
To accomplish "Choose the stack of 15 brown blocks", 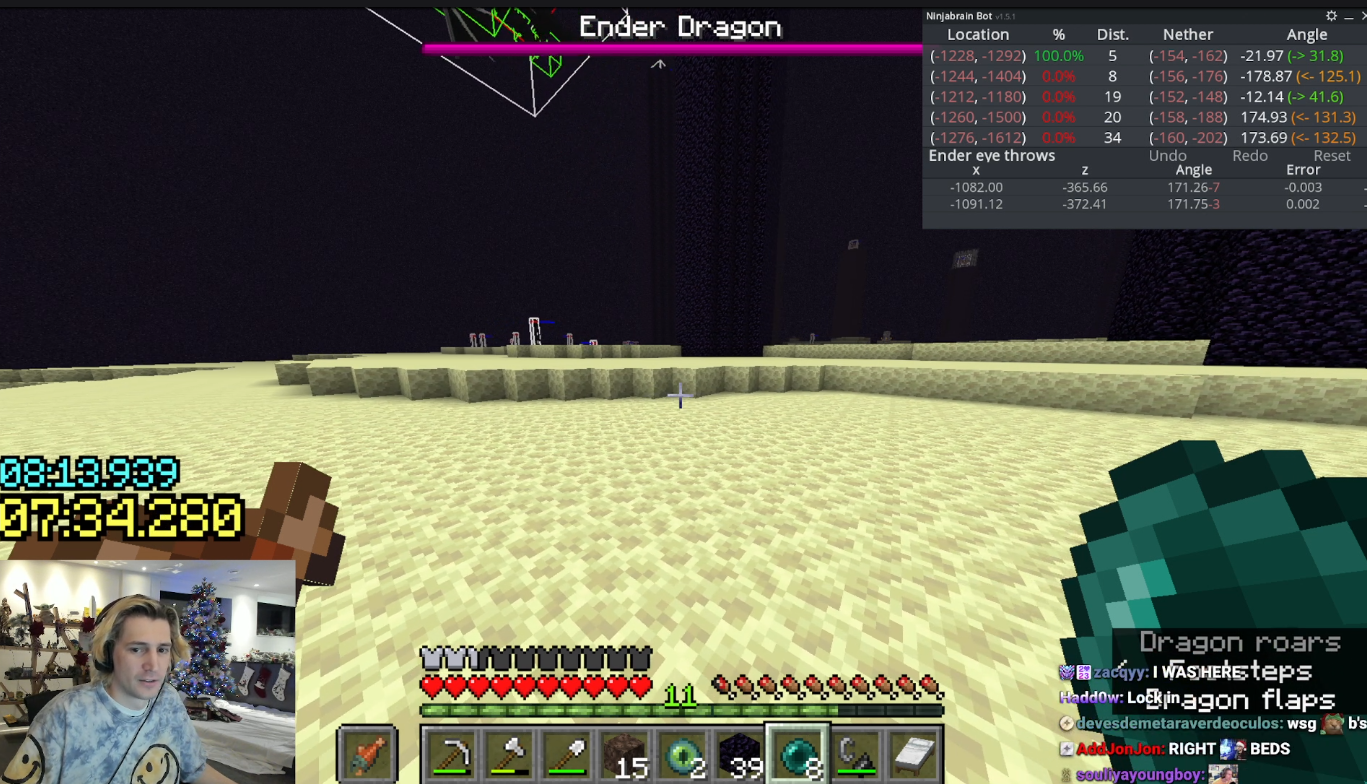I will [624, 753].
